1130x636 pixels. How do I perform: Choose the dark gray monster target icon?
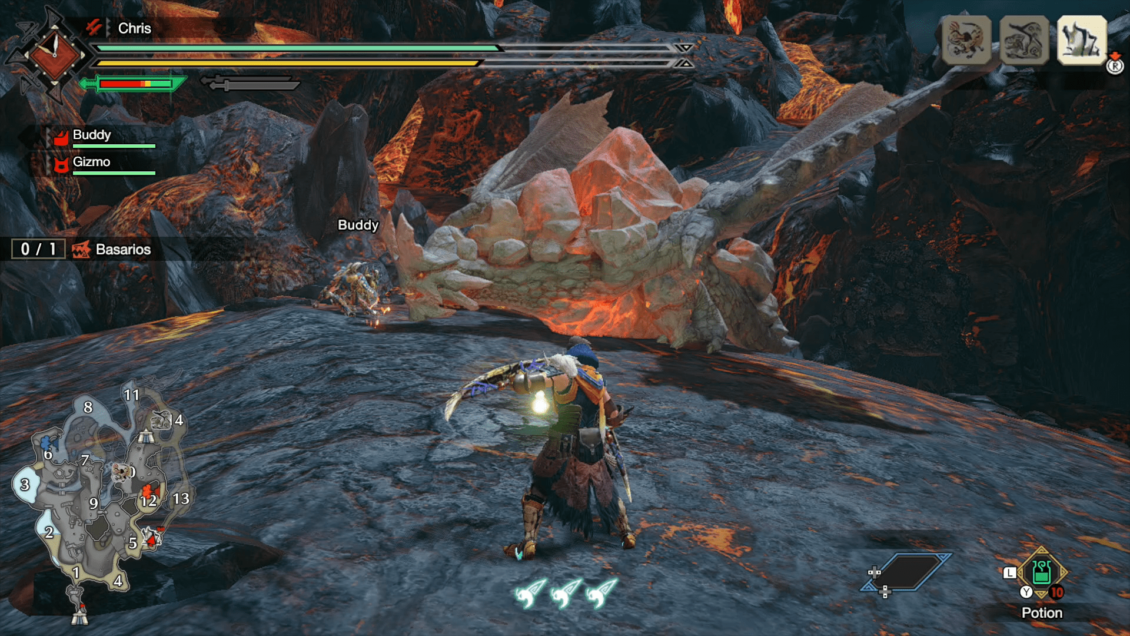tap(1024, 41)
